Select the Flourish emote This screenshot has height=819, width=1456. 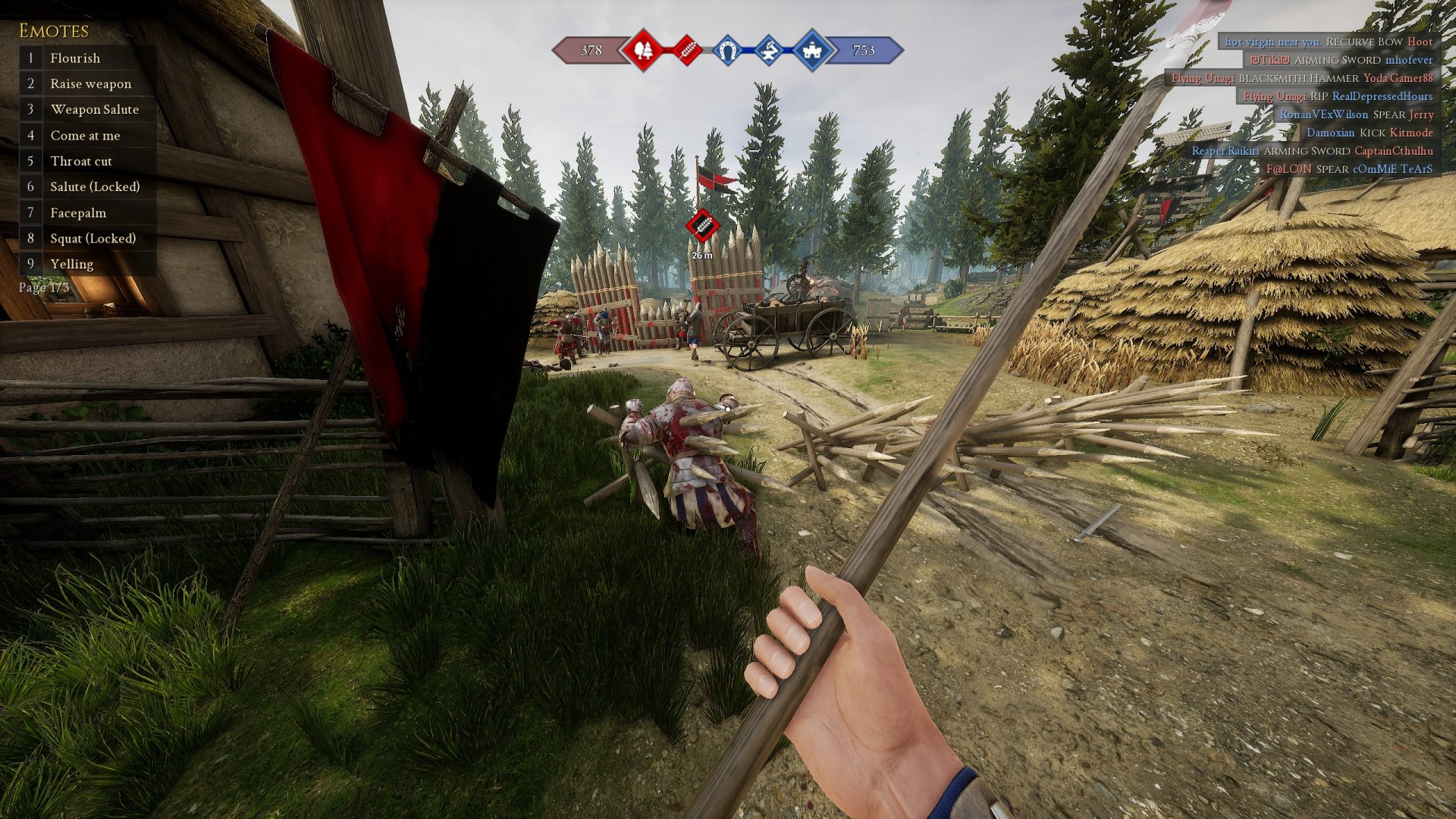[75, 58]
